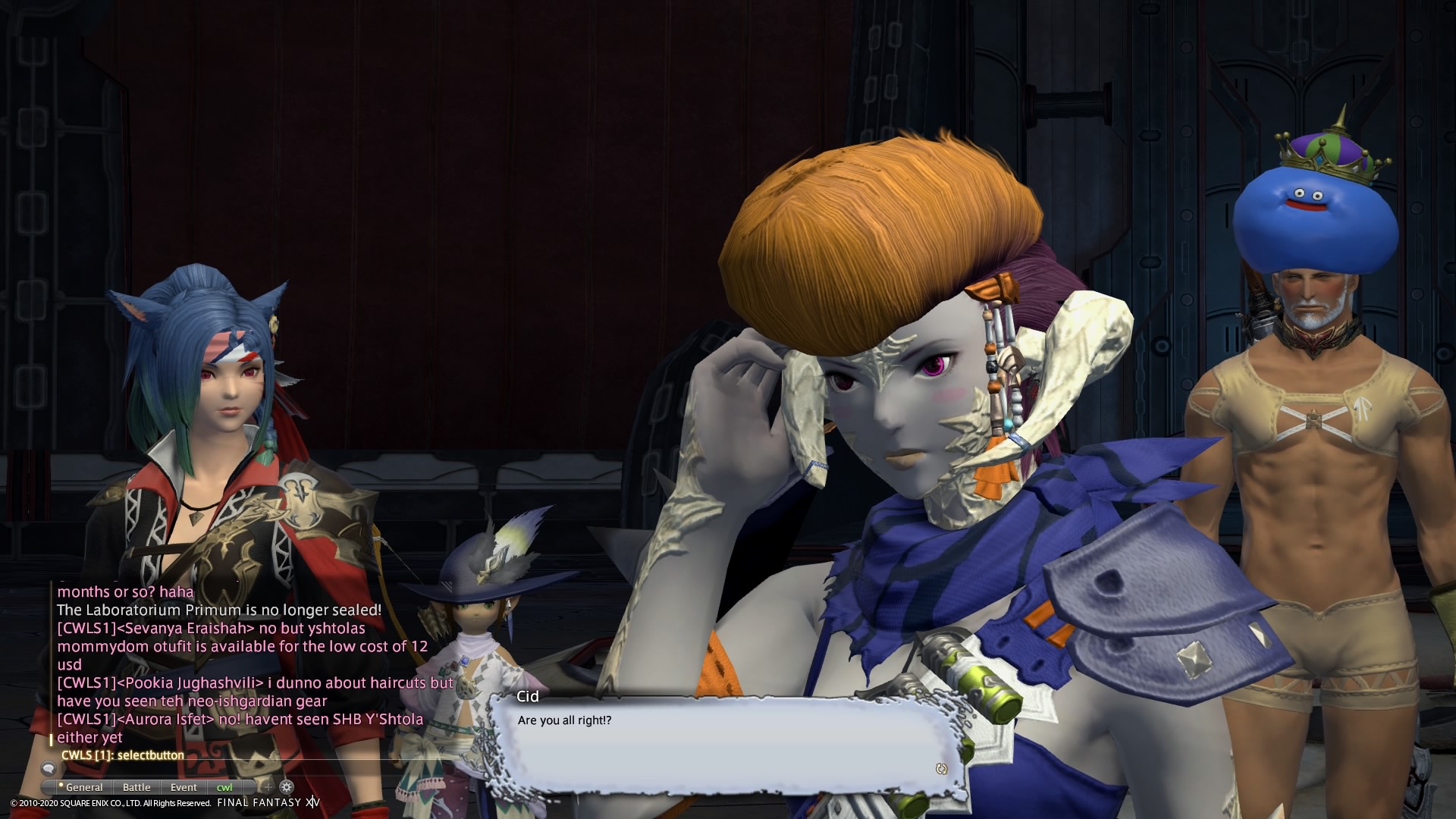The image size is (1456, 819).
Task: Switch to the cwl chat tab
Action: point(225,787)
